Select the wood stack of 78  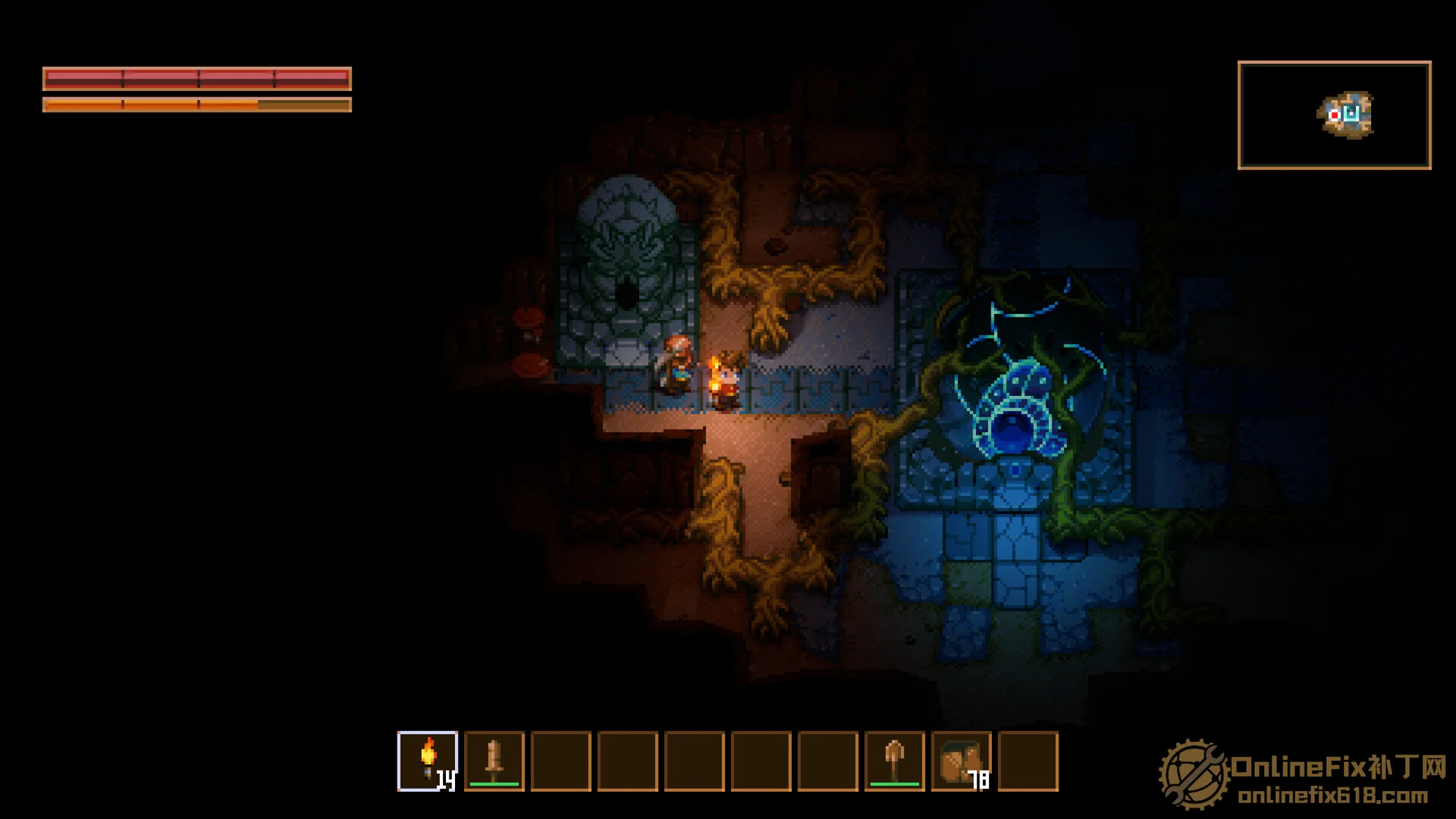961,761
